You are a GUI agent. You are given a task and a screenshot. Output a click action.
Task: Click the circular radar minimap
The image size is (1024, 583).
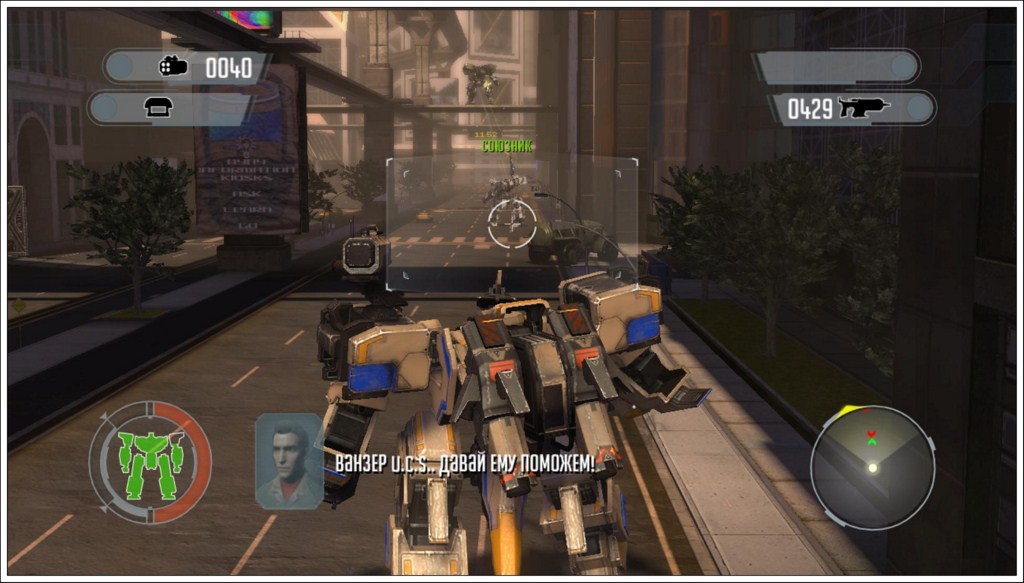click(x=872, y=467)
